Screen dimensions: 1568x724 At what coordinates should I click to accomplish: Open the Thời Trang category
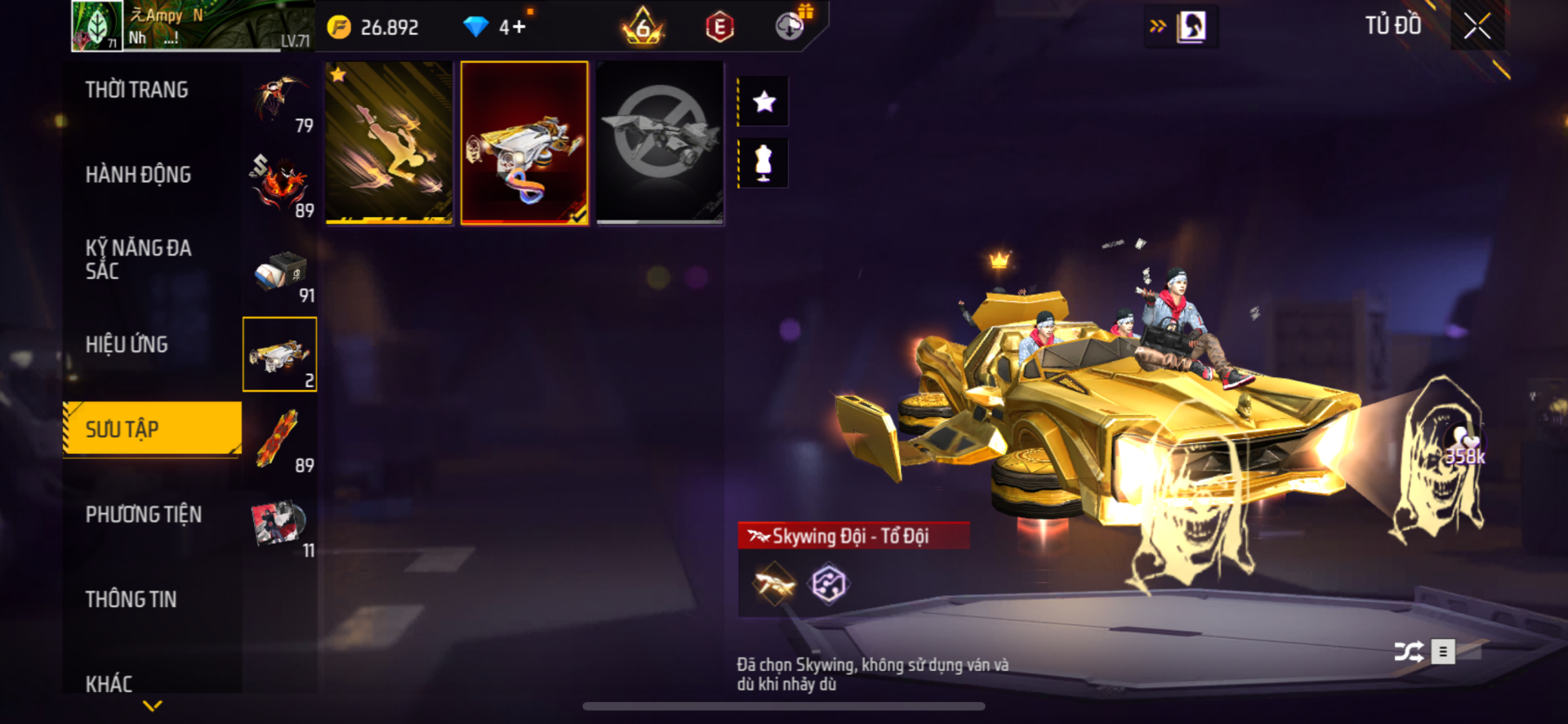click(x=137, y=90)
